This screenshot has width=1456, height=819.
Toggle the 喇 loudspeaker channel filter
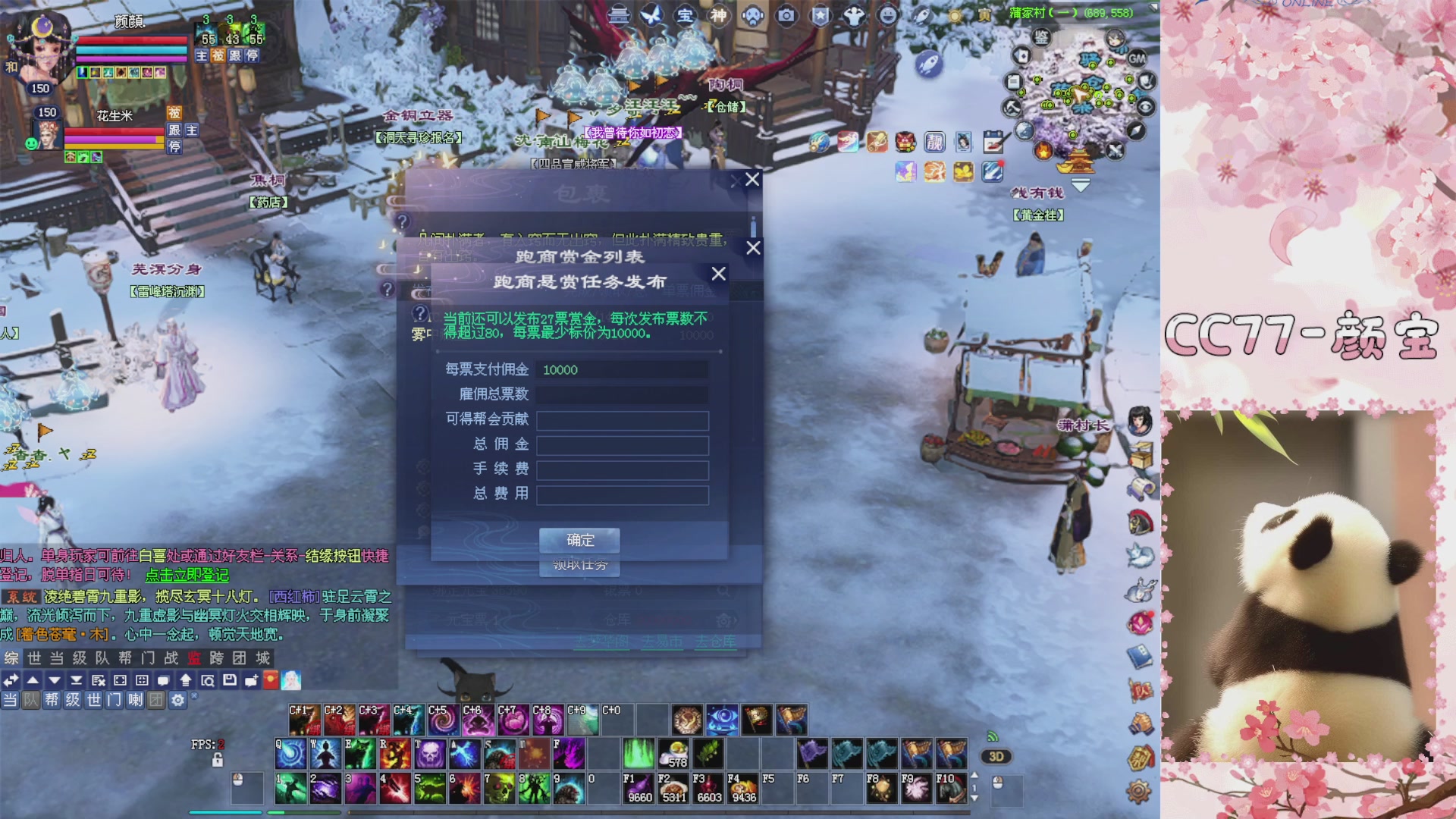[x=136, y=700]
